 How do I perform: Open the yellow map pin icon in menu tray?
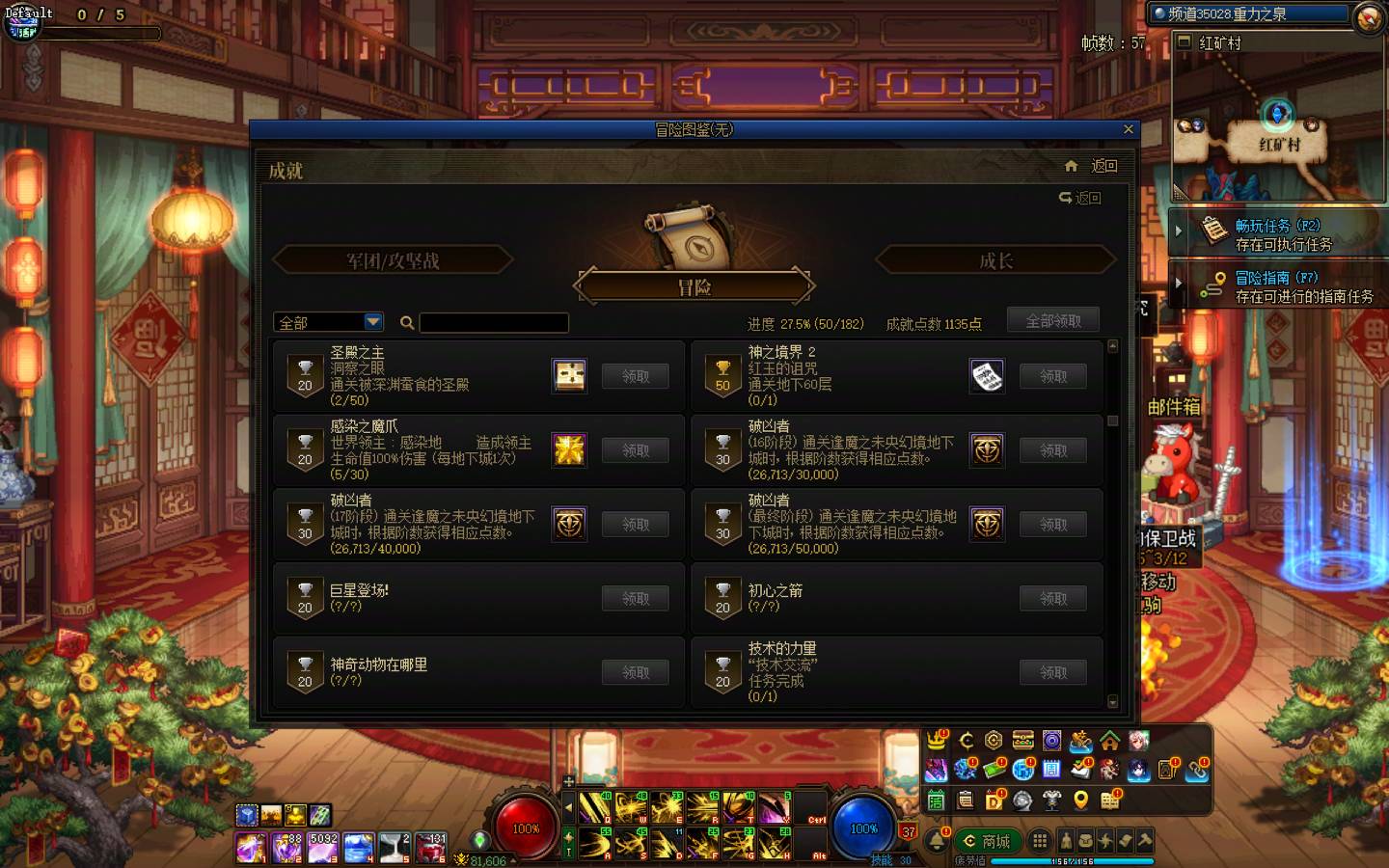tap(1080, 800)
